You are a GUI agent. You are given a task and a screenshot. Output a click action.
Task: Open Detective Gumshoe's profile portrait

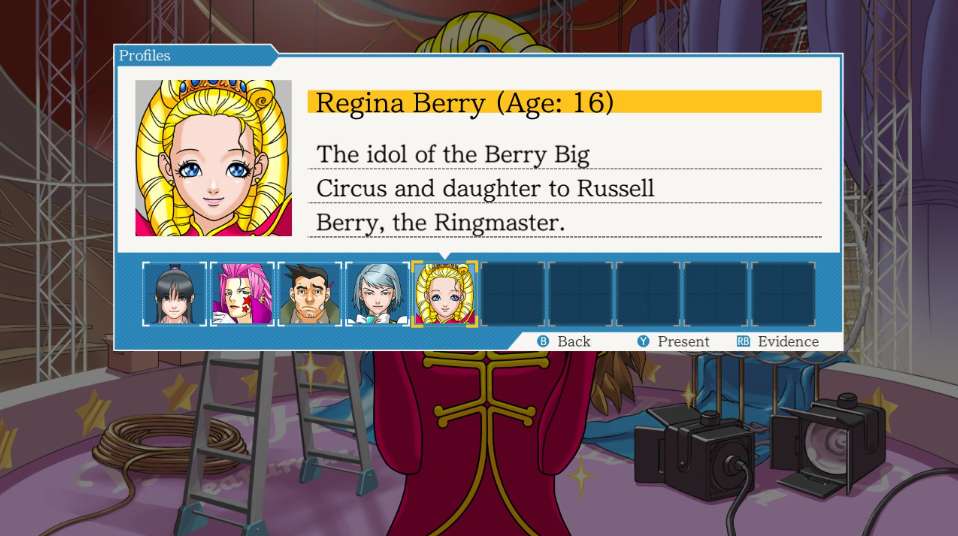pos(310,294)
